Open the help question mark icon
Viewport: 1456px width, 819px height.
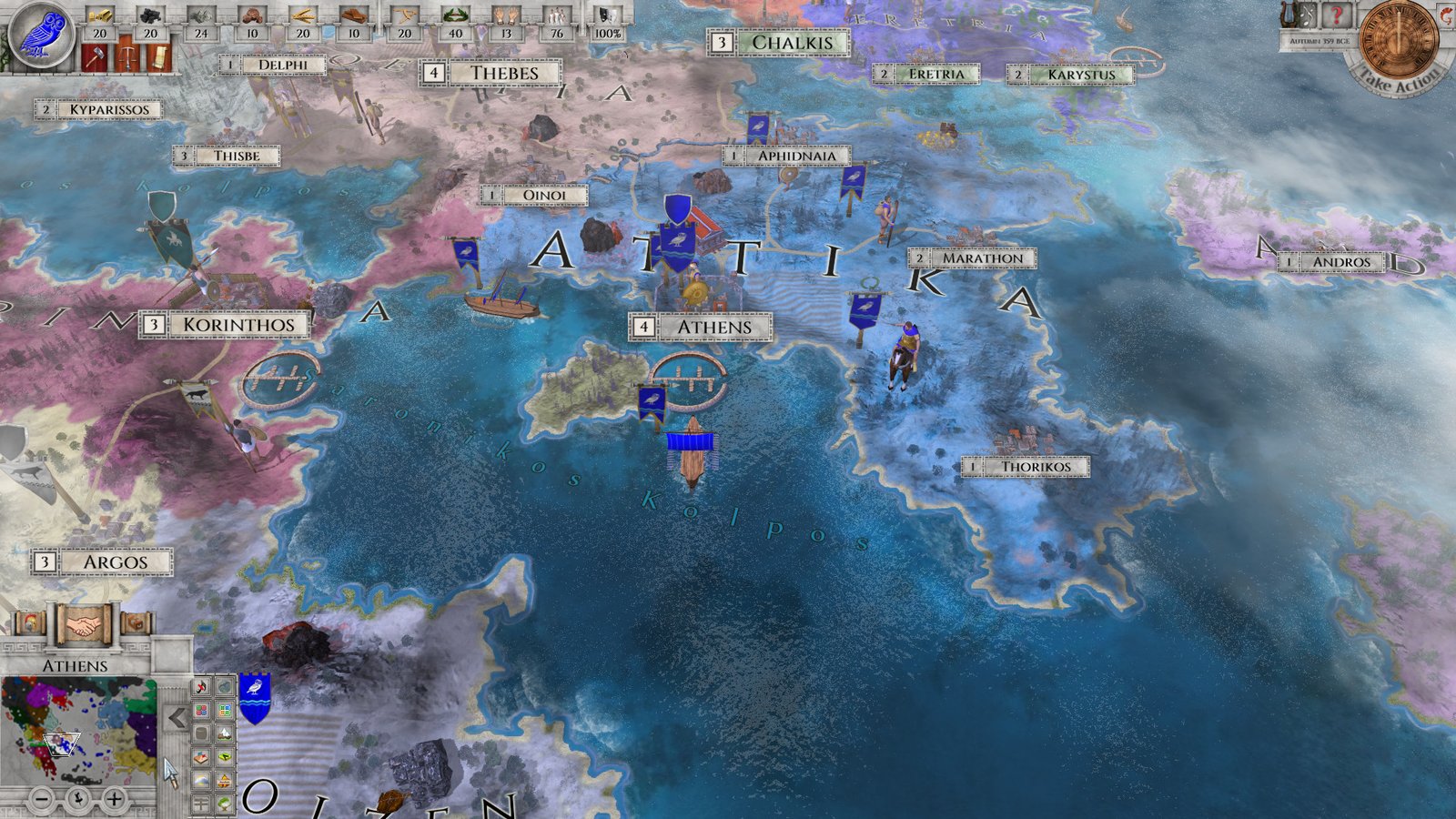1337,15
